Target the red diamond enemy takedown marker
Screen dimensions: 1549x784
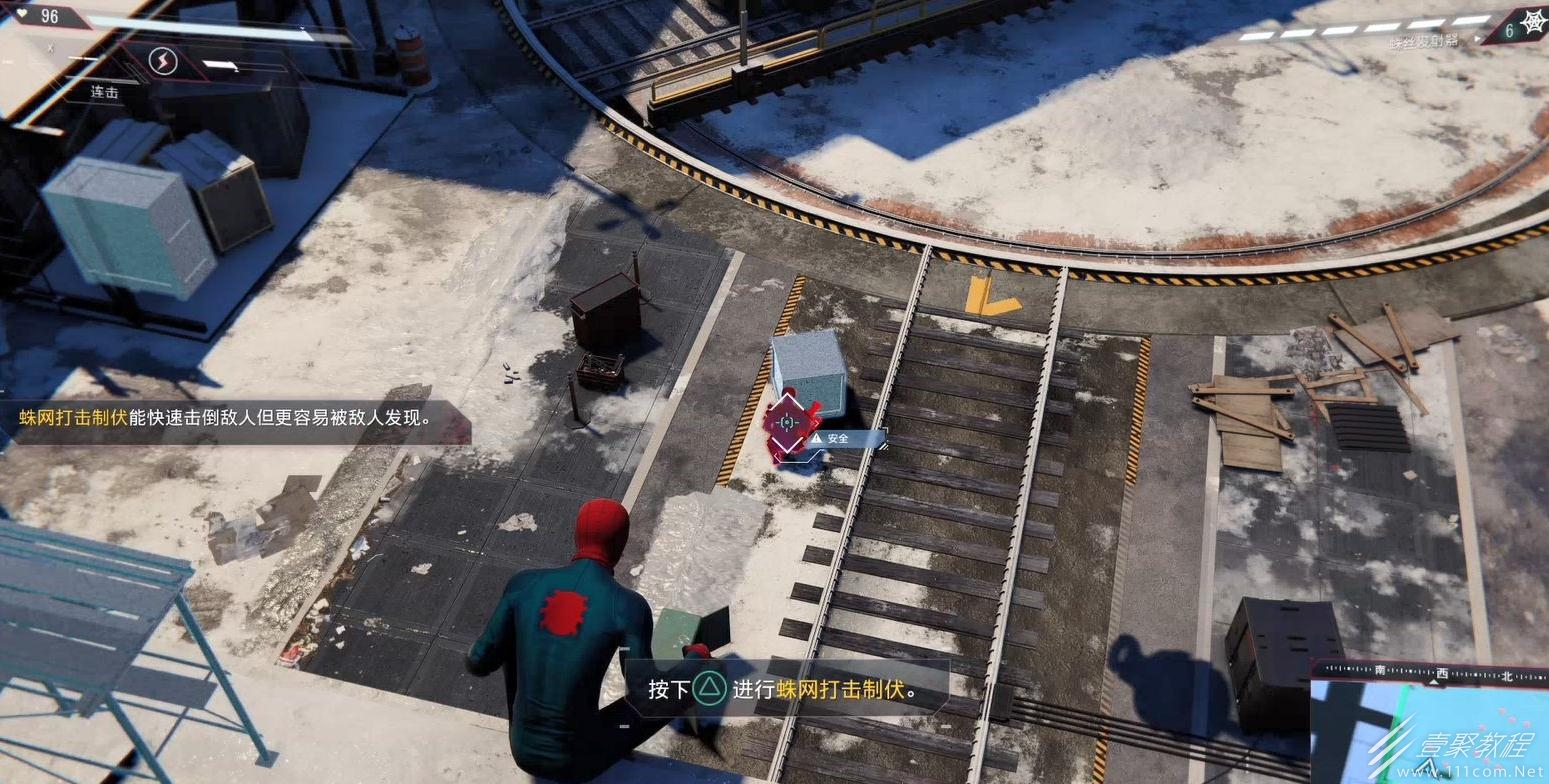click(x=787, y=421)
